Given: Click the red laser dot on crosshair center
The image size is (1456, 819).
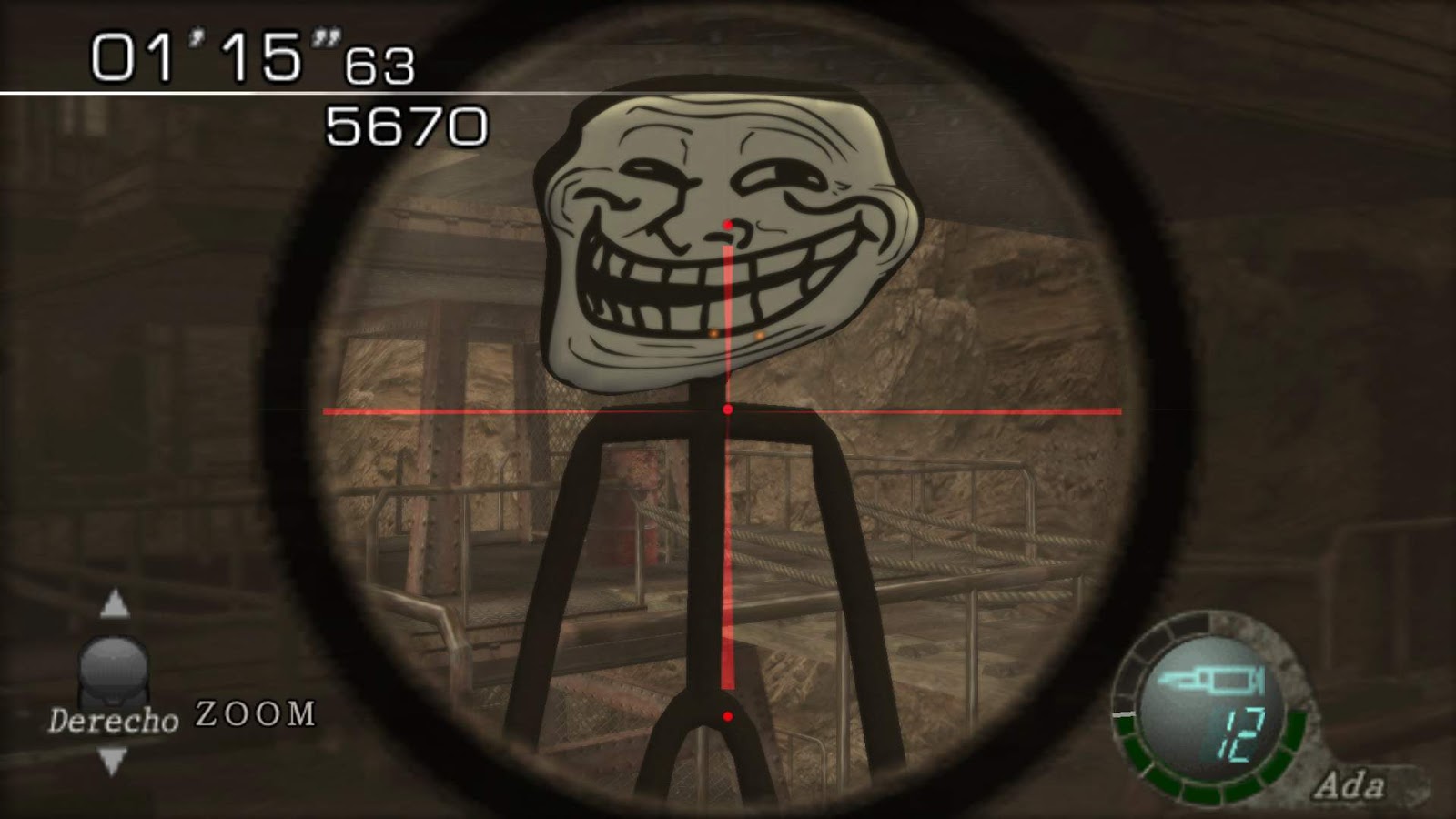Looking at the screenshot, I should tap(726, 410).
